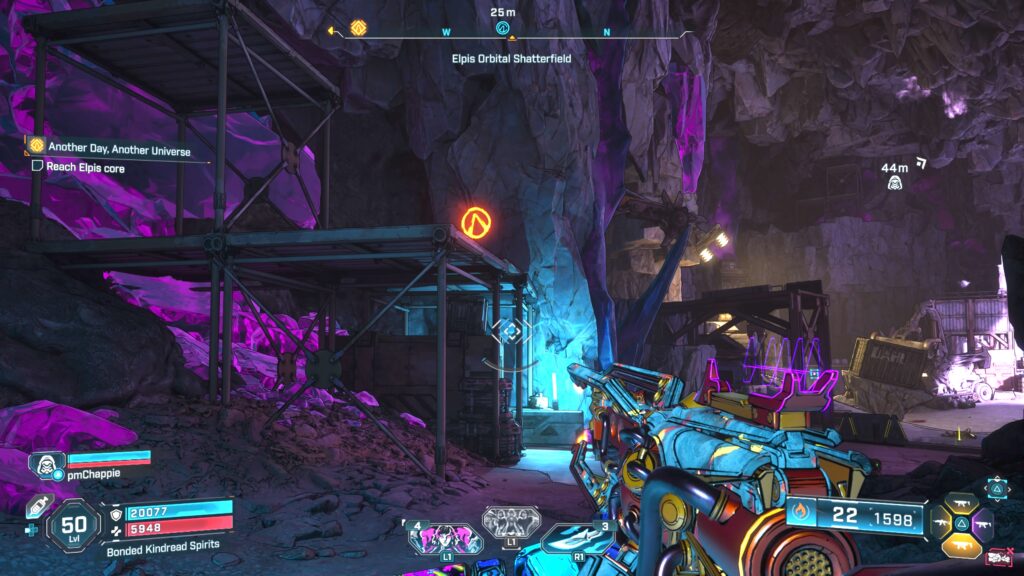This screenshot has width=1024, height=576.
Task: Activate the grey three-figure skill icon
Action: click(511, 521)
